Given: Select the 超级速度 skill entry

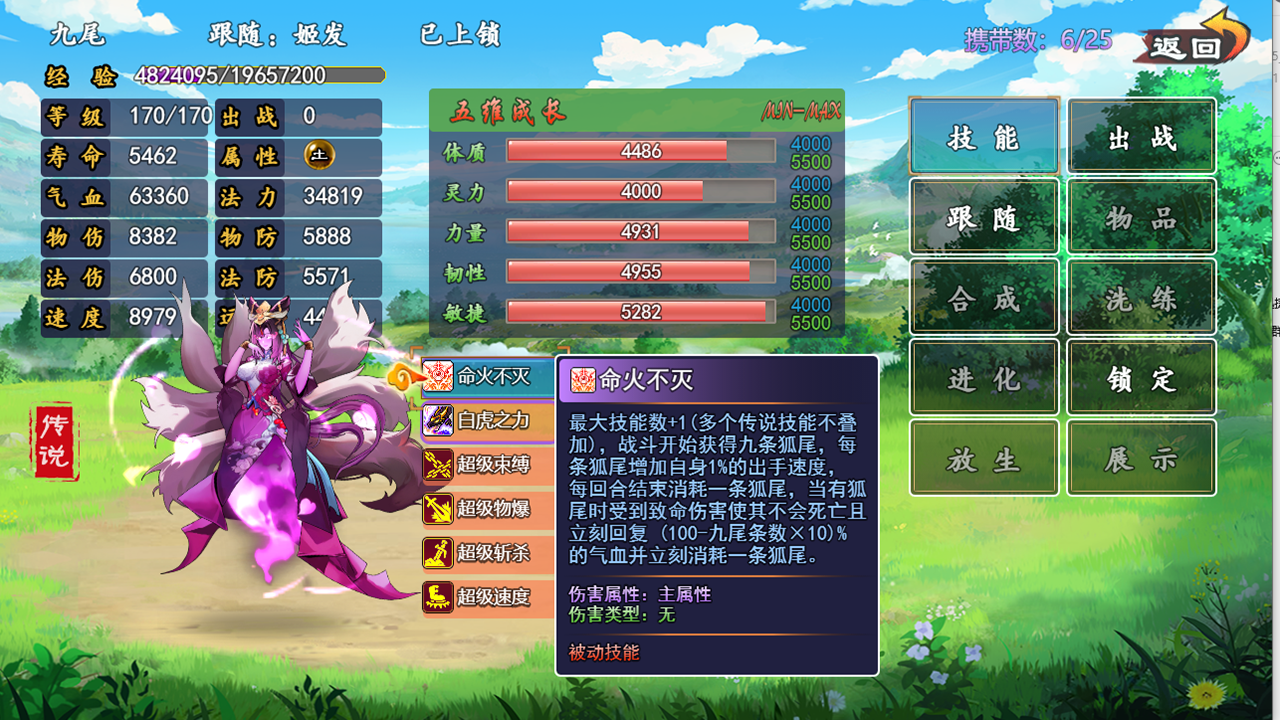Looking at the screenshot, I should coord(488,597).
